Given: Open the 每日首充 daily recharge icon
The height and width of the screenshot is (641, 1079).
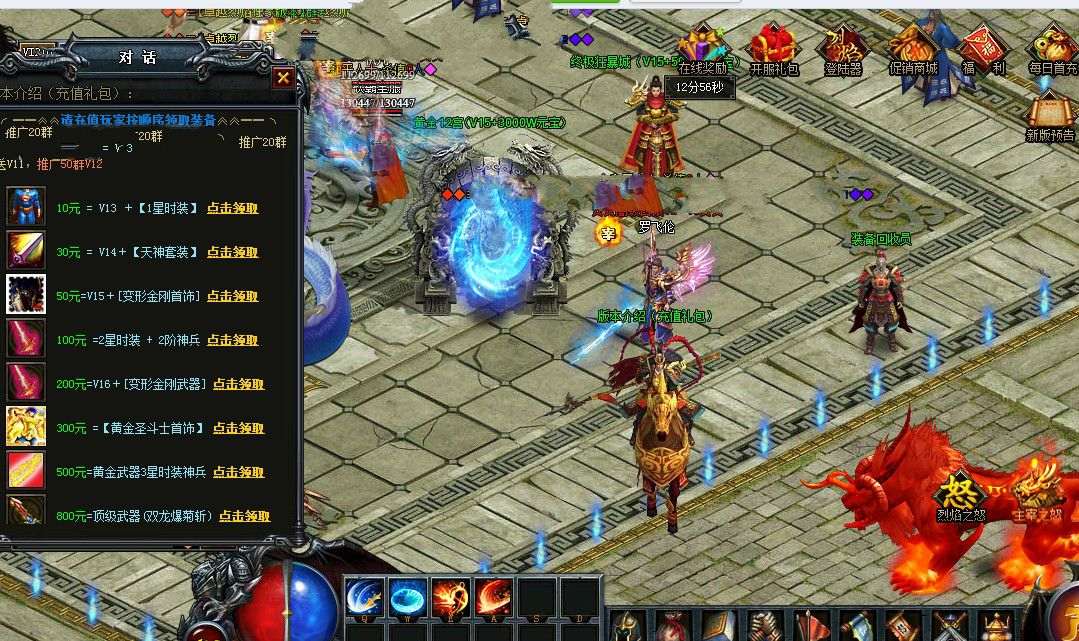Looking at the screenshot, I should (1053, 48).
